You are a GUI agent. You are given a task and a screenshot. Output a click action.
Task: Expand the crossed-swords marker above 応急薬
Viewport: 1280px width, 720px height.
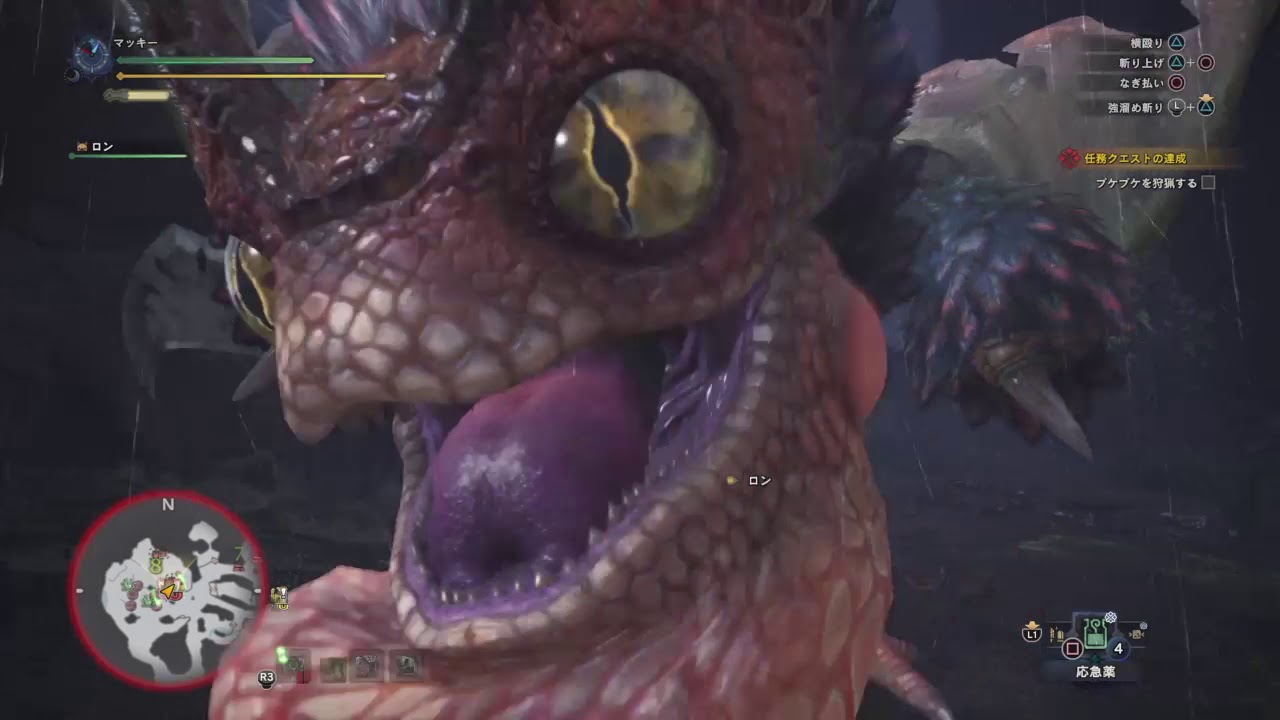[1110, 616]
